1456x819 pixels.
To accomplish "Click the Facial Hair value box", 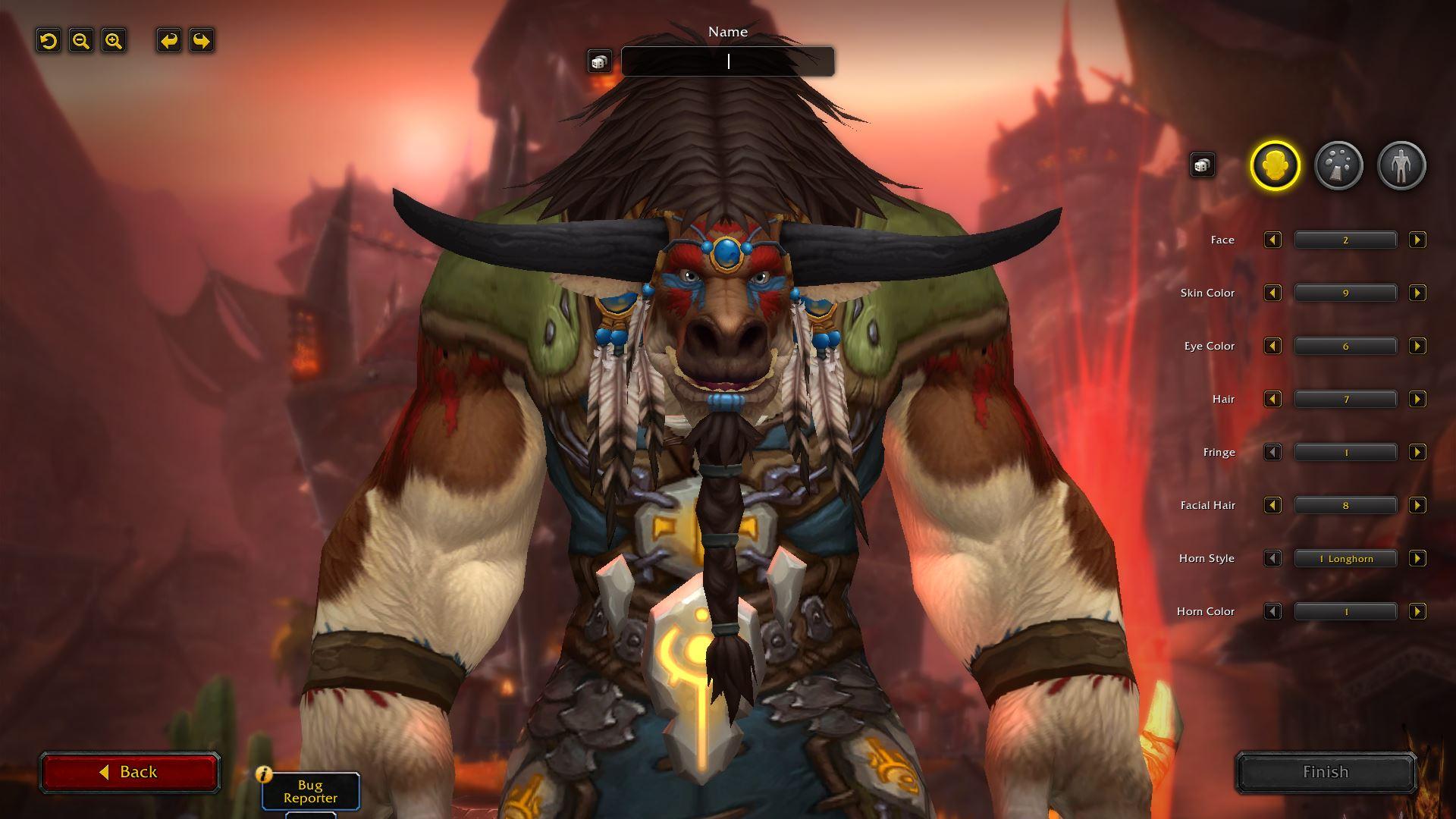I will [x=1345, y=505].
